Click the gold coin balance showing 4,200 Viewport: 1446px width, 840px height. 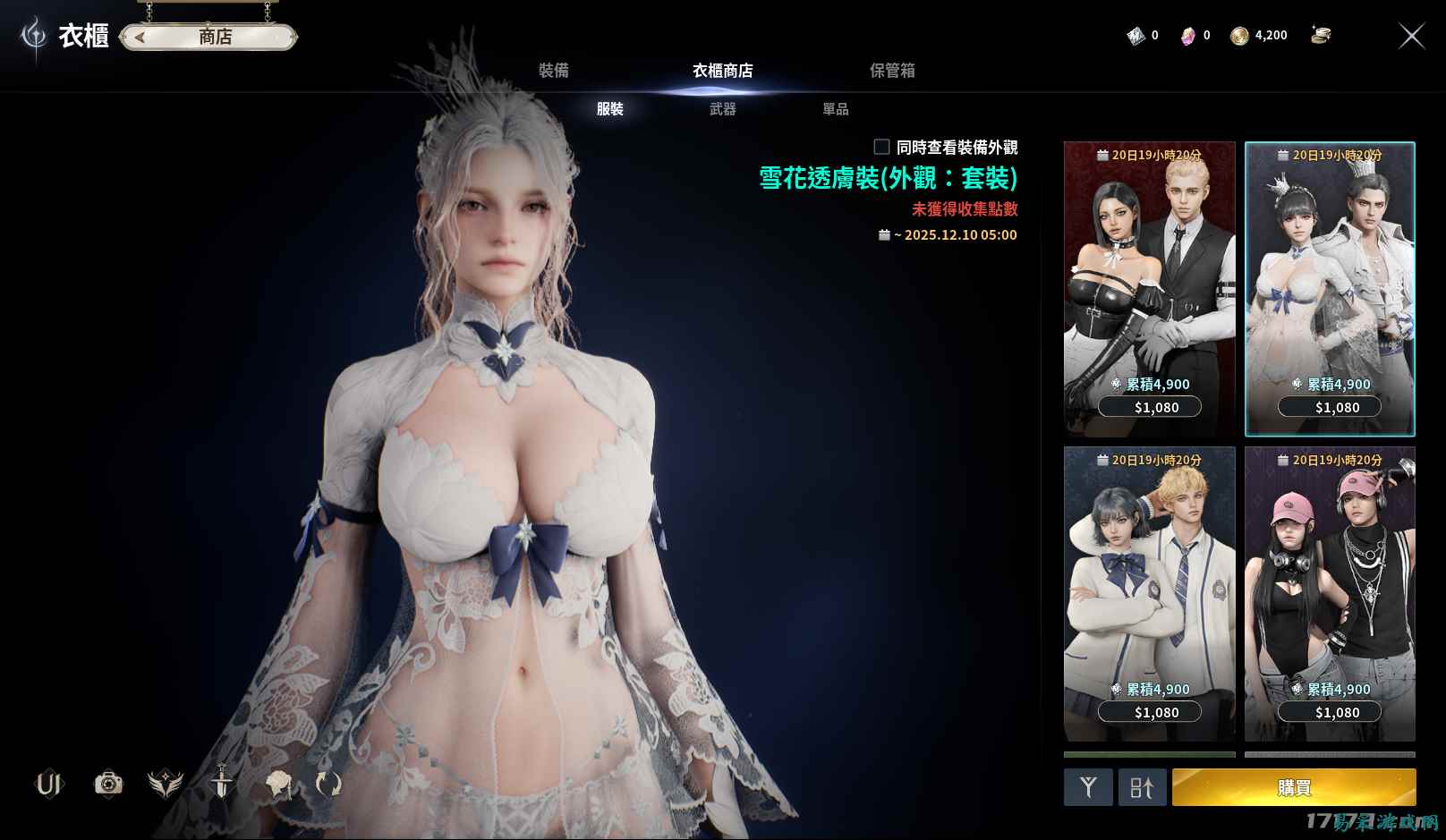[1259, 36]
